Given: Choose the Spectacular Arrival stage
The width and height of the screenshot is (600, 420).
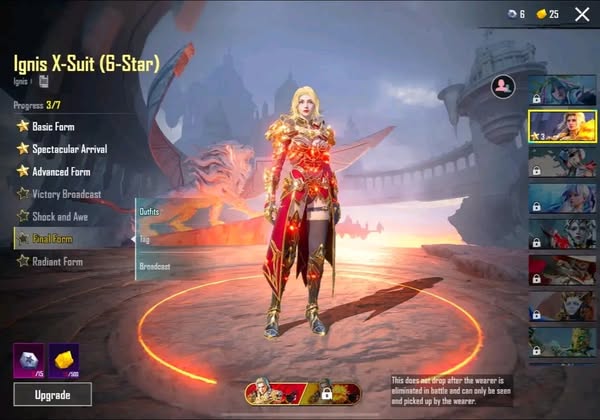Looking at the screenshot, I should pos(68,149).
